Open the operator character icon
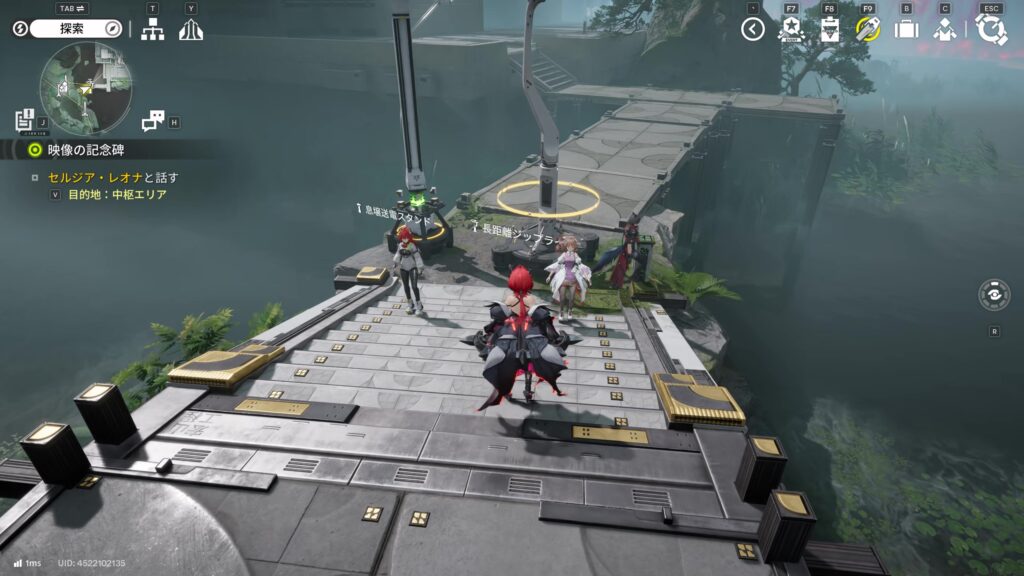1024x576 pixels. (945, 29)
